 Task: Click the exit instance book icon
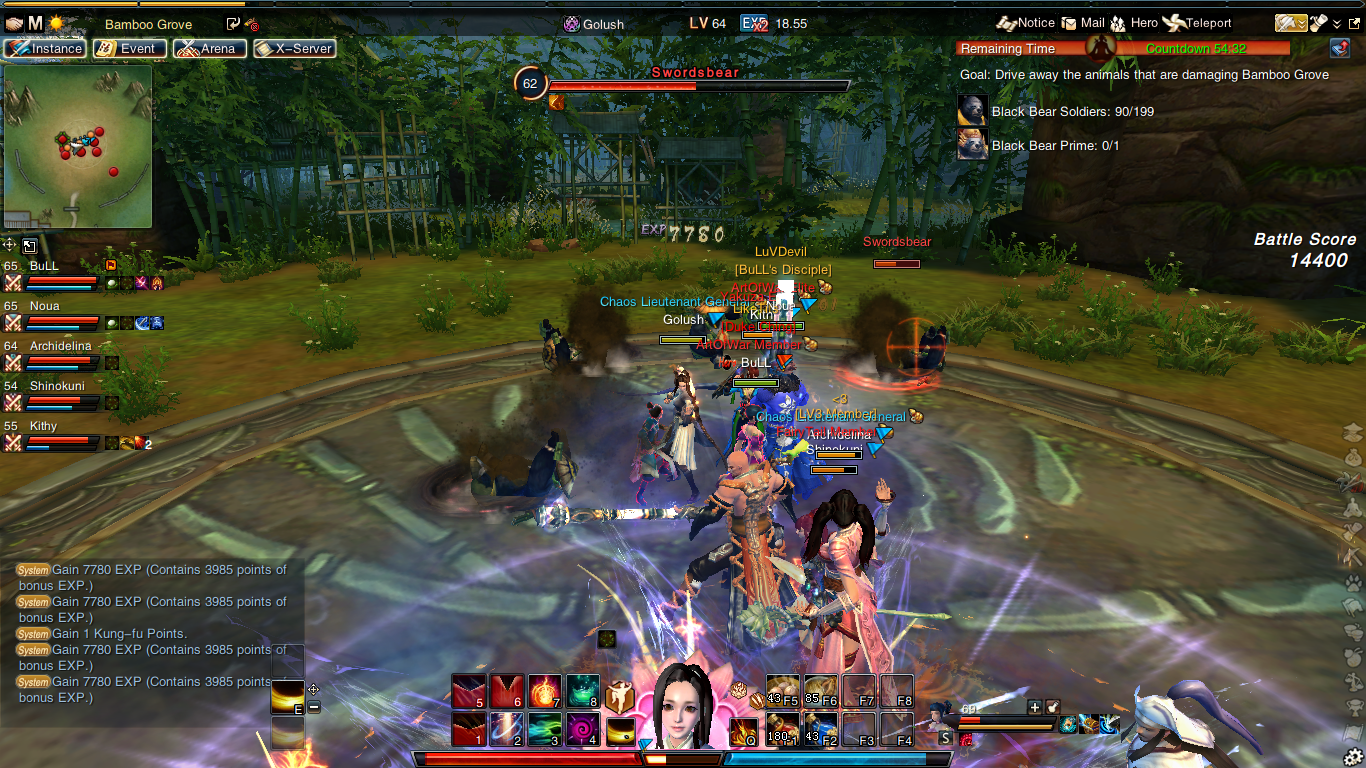tap(1340, 48)
